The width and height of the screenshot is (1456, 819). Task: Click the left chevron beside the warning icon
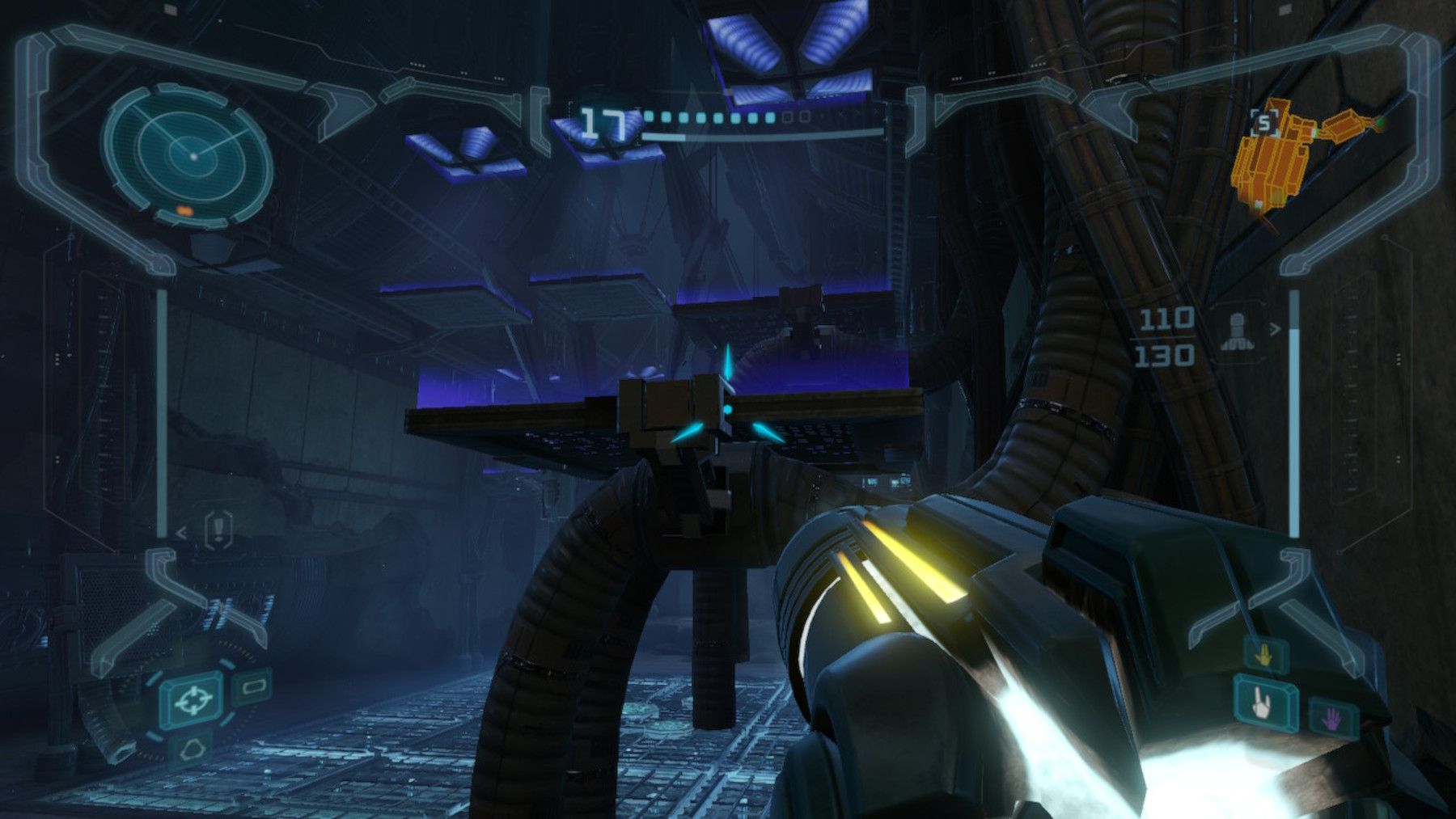coord(180,534)
